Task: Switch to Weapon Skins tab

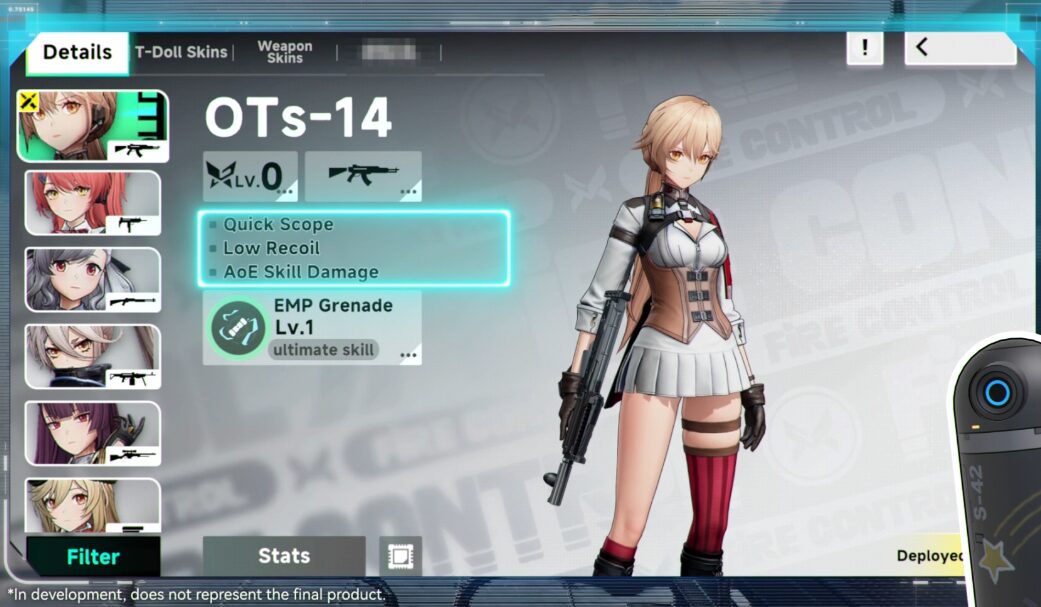Action: pyautogui.click(x=284, y=52)
